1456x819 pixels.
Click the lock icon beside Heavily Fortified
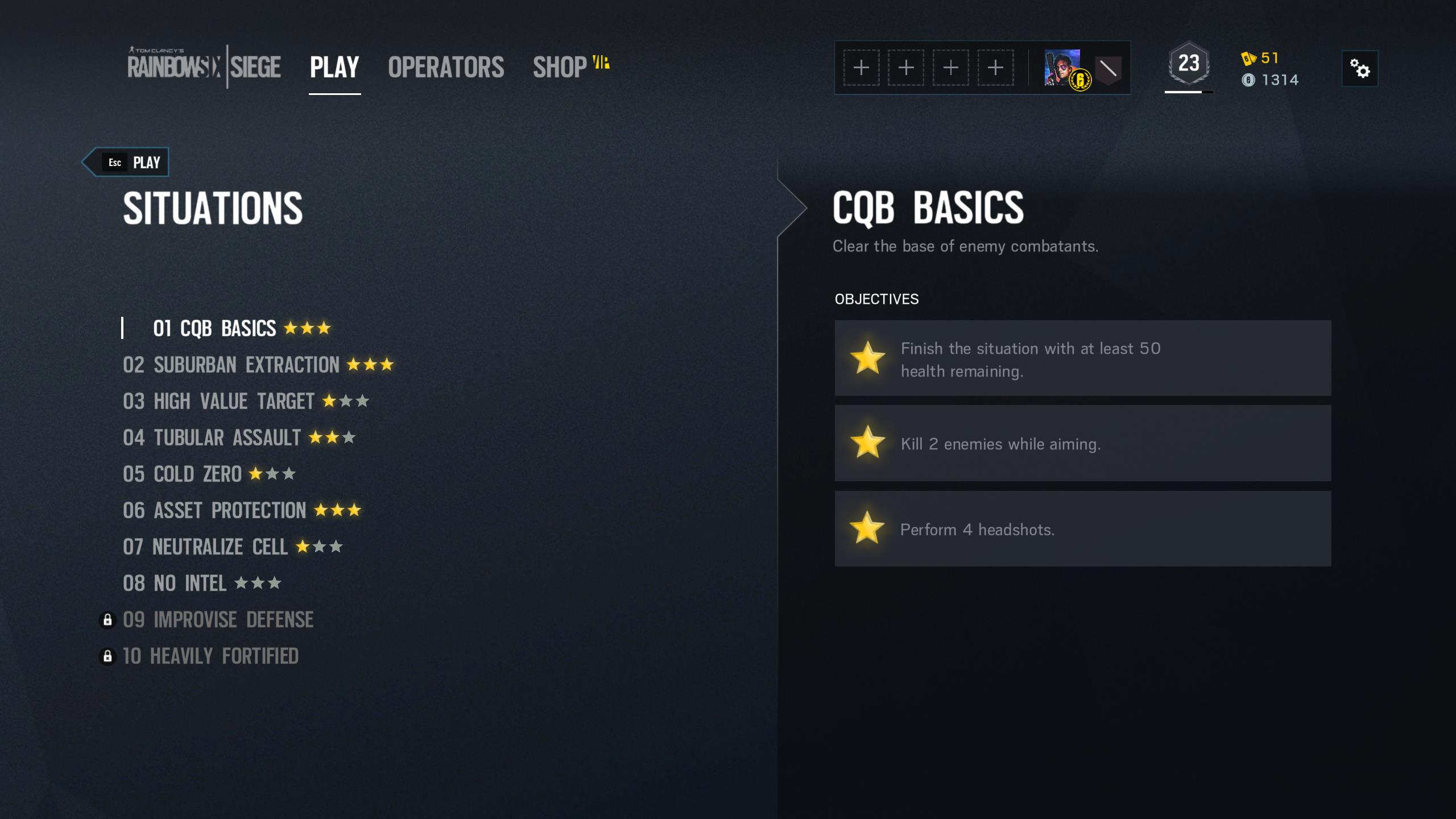pyautogui.click(x=107, y=655)
